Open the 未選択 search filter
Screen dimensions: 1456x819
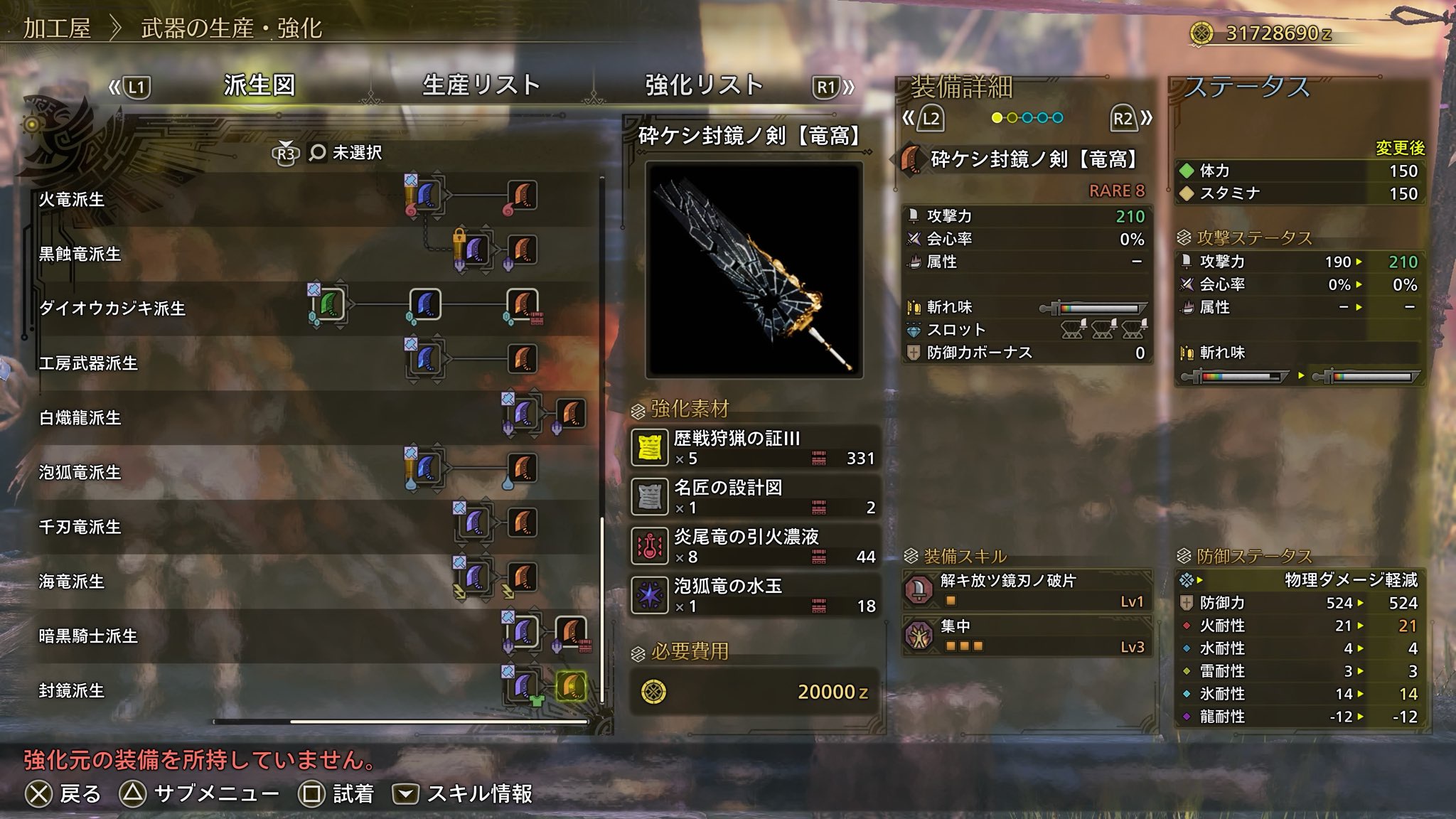tap(346, 153)
